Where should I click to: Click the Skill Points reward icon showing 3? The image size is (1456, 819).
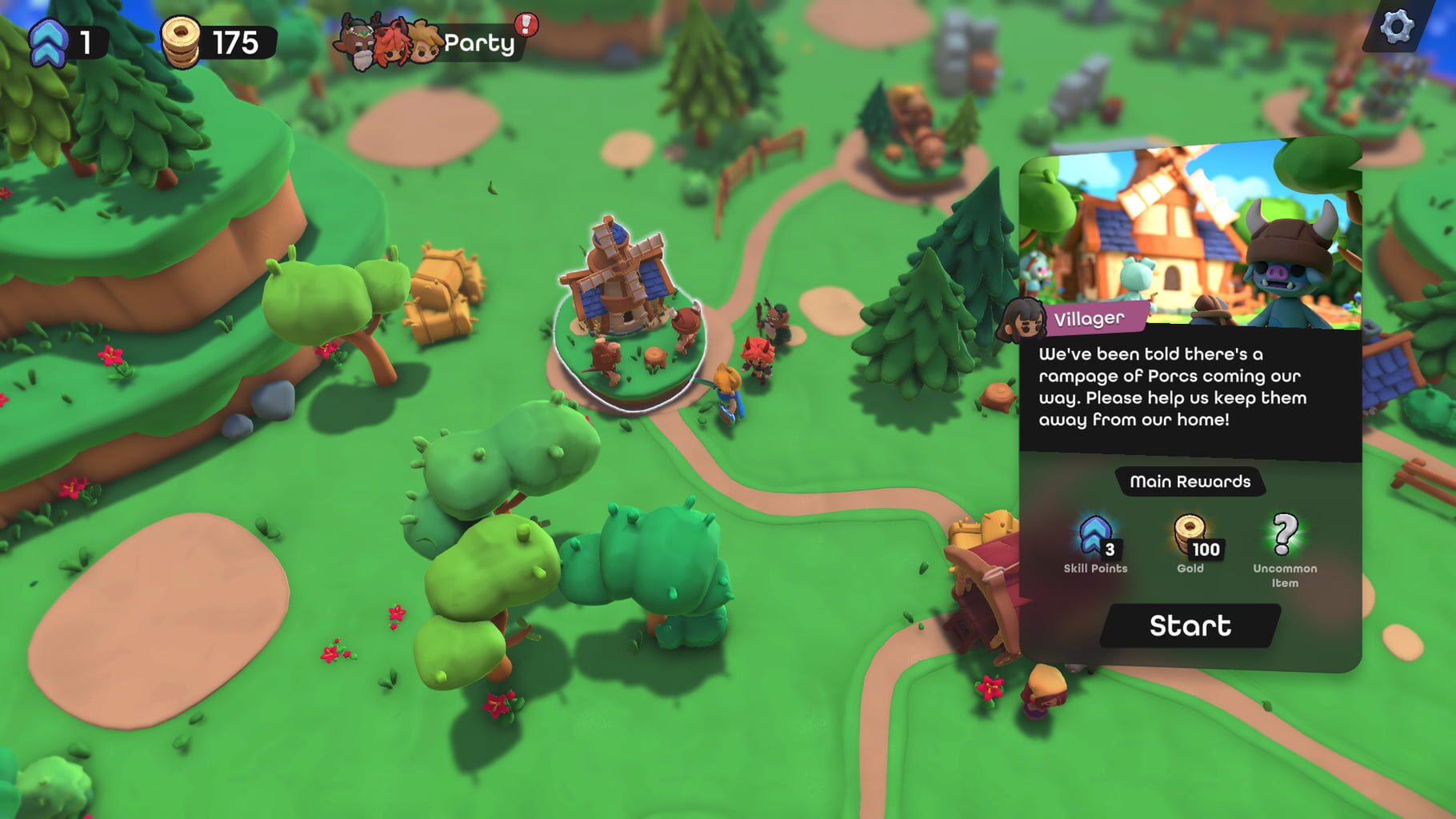click(1096, 536)
